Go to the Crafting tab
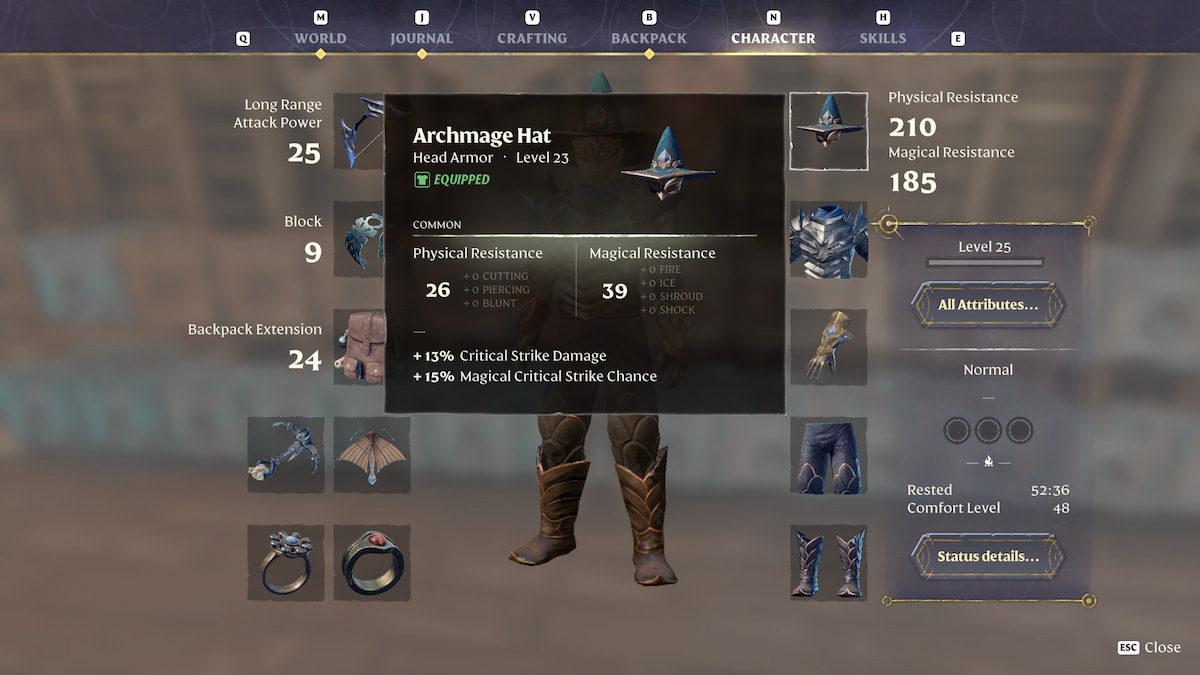The height and width of the screenshot is (675, 1200). coord(532,38)
